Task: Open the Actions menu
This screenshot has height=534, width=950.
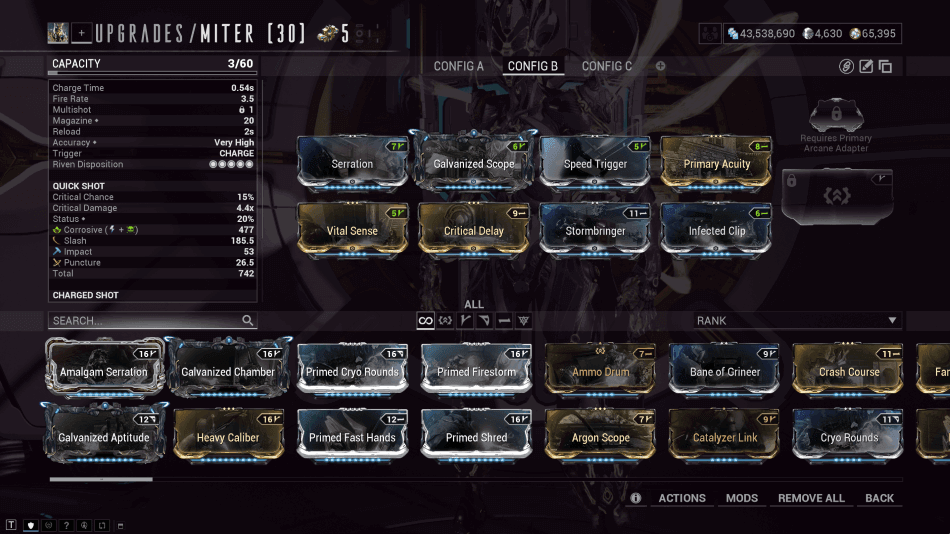Action: coord(682,498)
